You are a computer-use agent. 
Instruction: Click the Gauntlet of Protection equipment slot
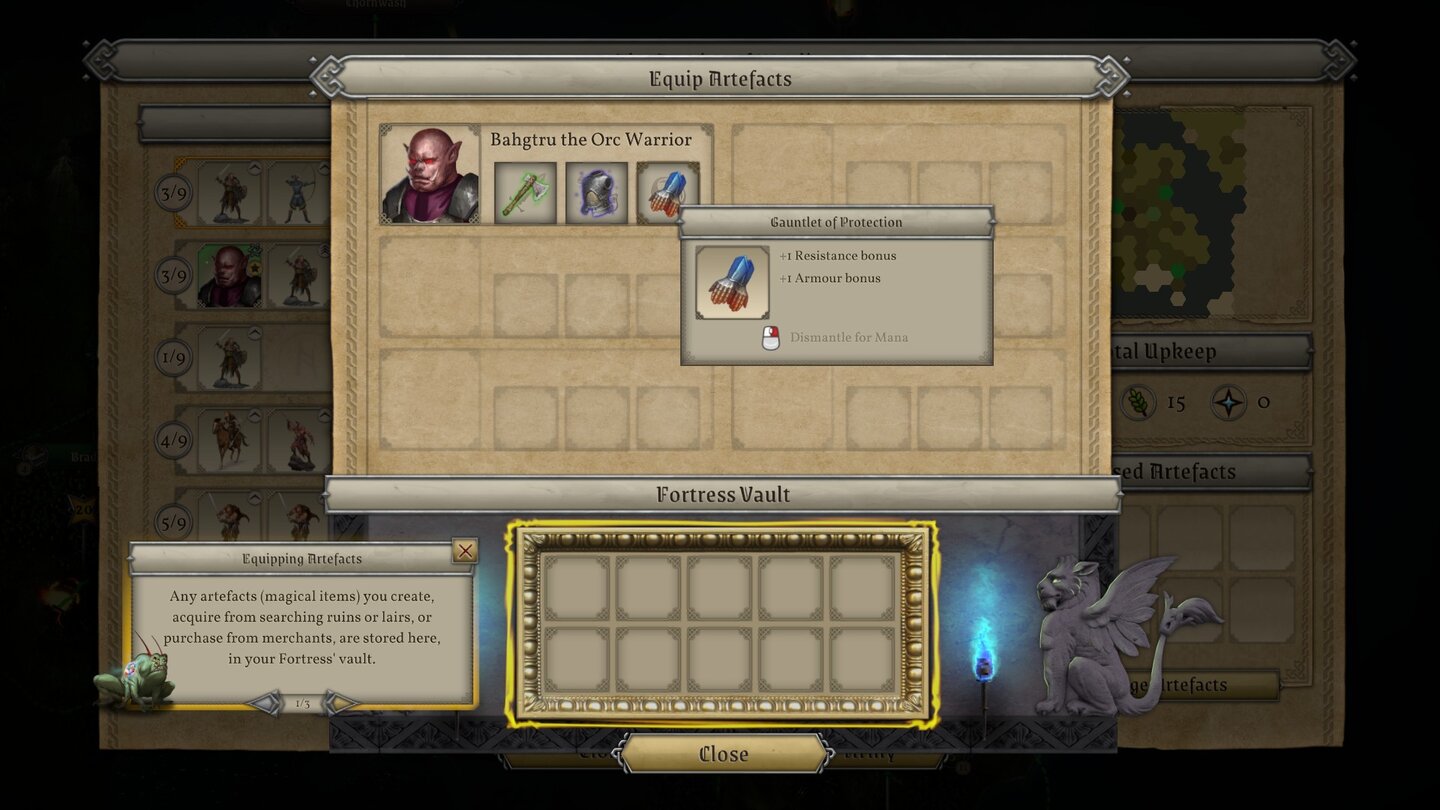[x=668, y=192]
